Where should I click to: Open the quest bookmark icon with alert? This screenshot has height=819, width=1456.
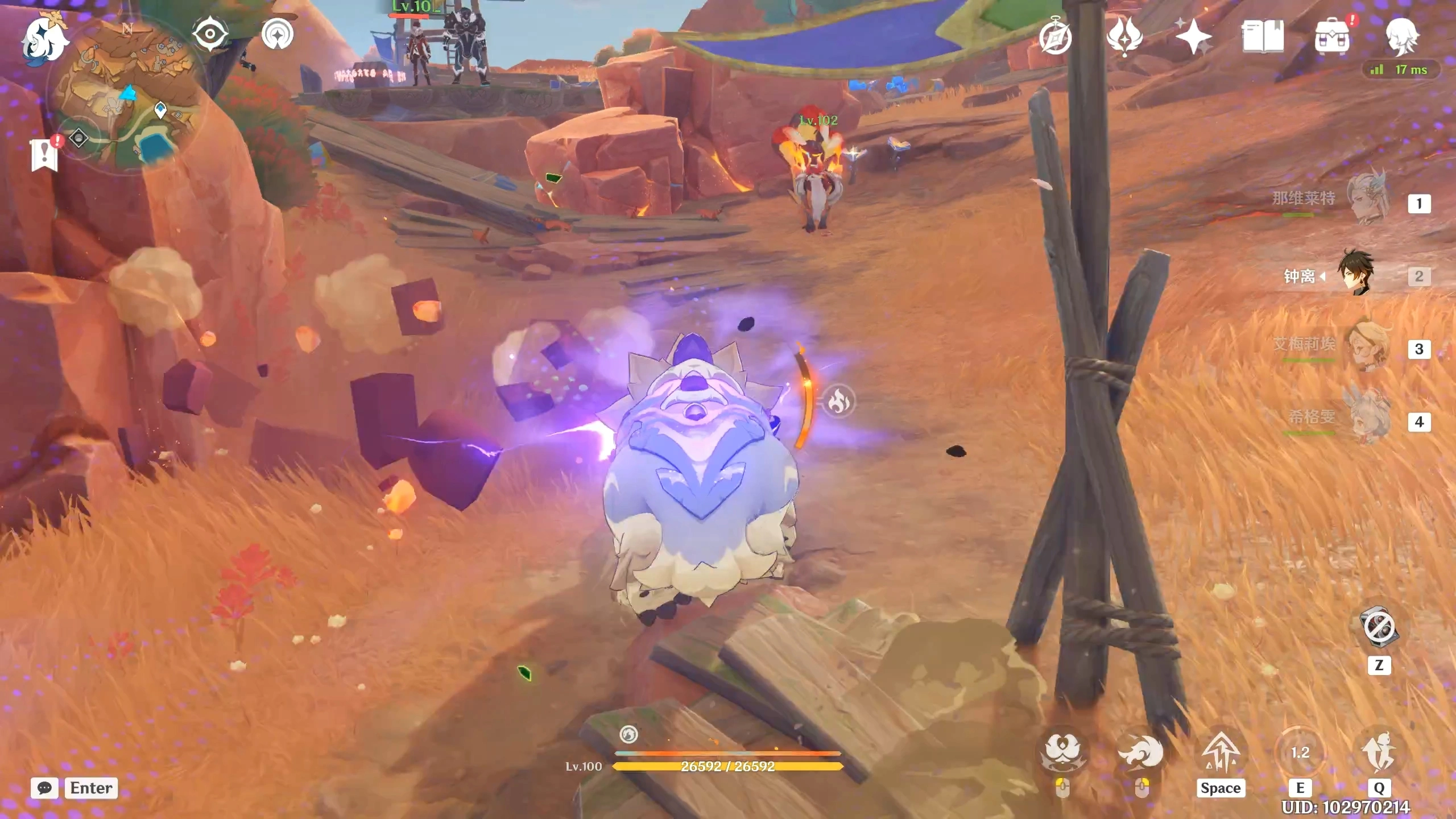[x=44, y=154]
